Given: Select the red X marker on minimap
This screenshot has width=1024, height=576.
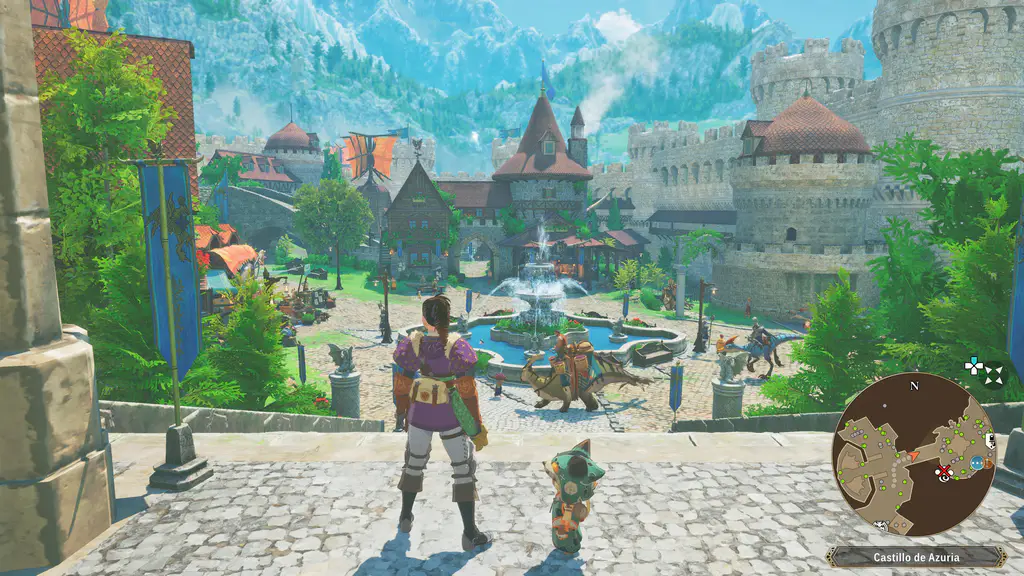Looking at the screenshot, I should [942, 471].
